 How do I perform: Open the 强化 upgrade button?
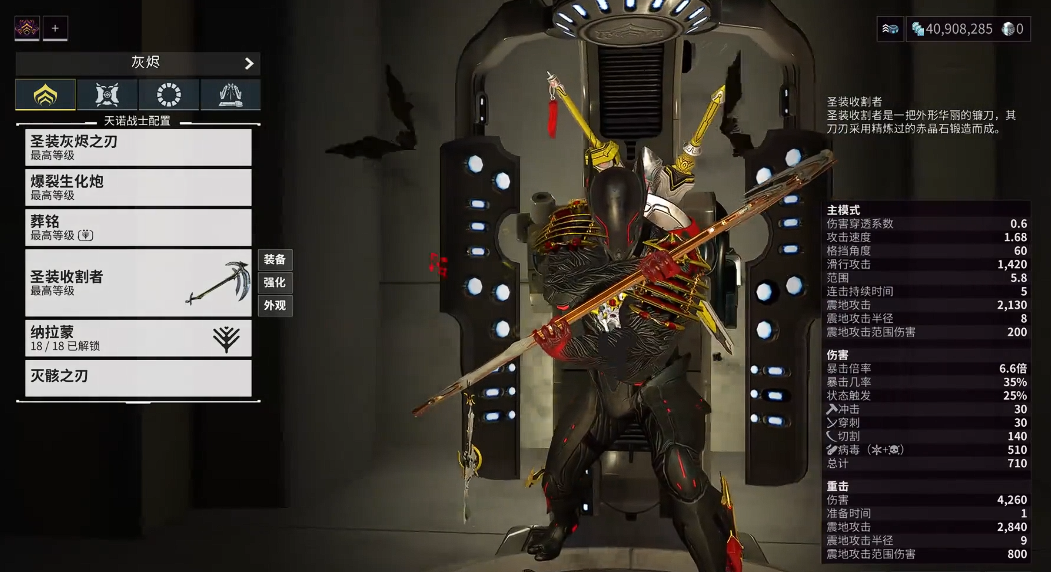tap(275, 282)
